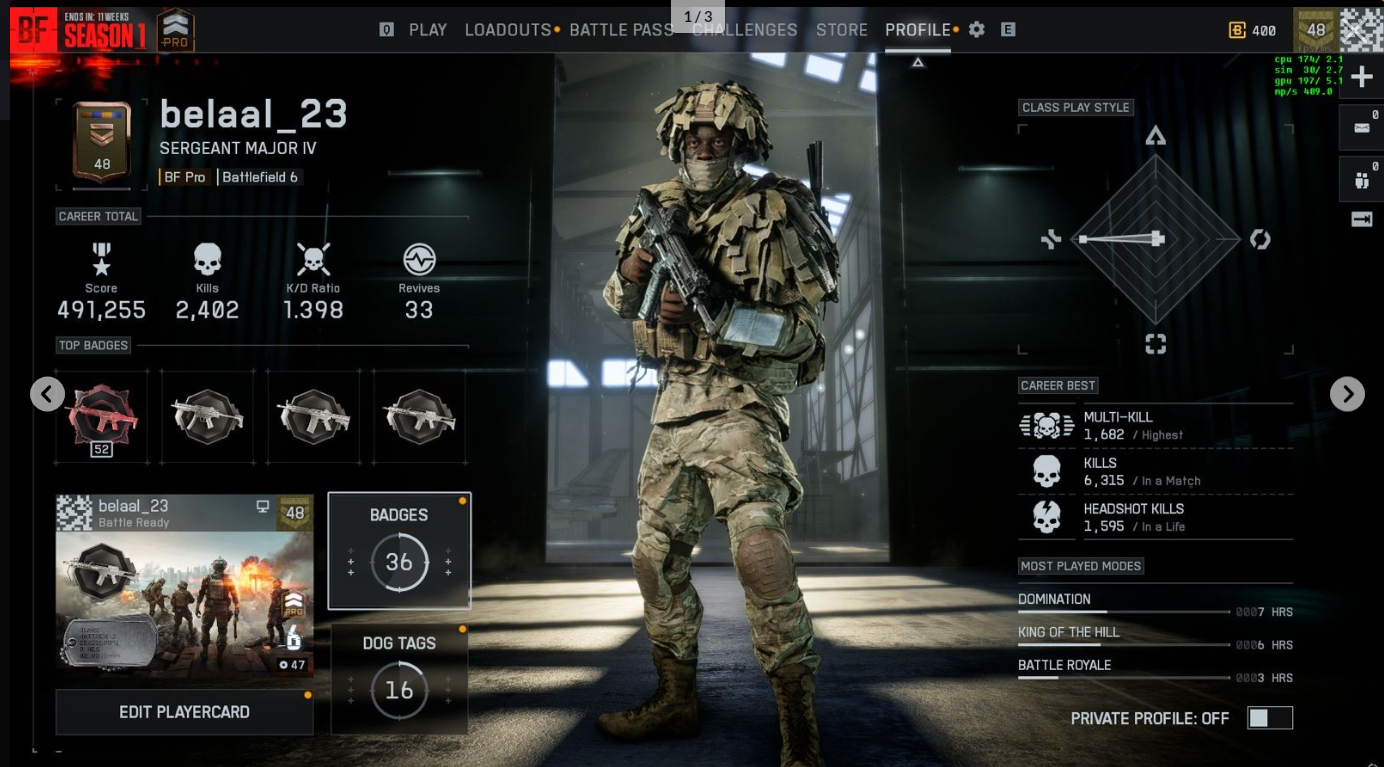This screenshot has height=767, width=1384.
Task: Click the belaal_23 playercard preview
Action: click(185, 587)
